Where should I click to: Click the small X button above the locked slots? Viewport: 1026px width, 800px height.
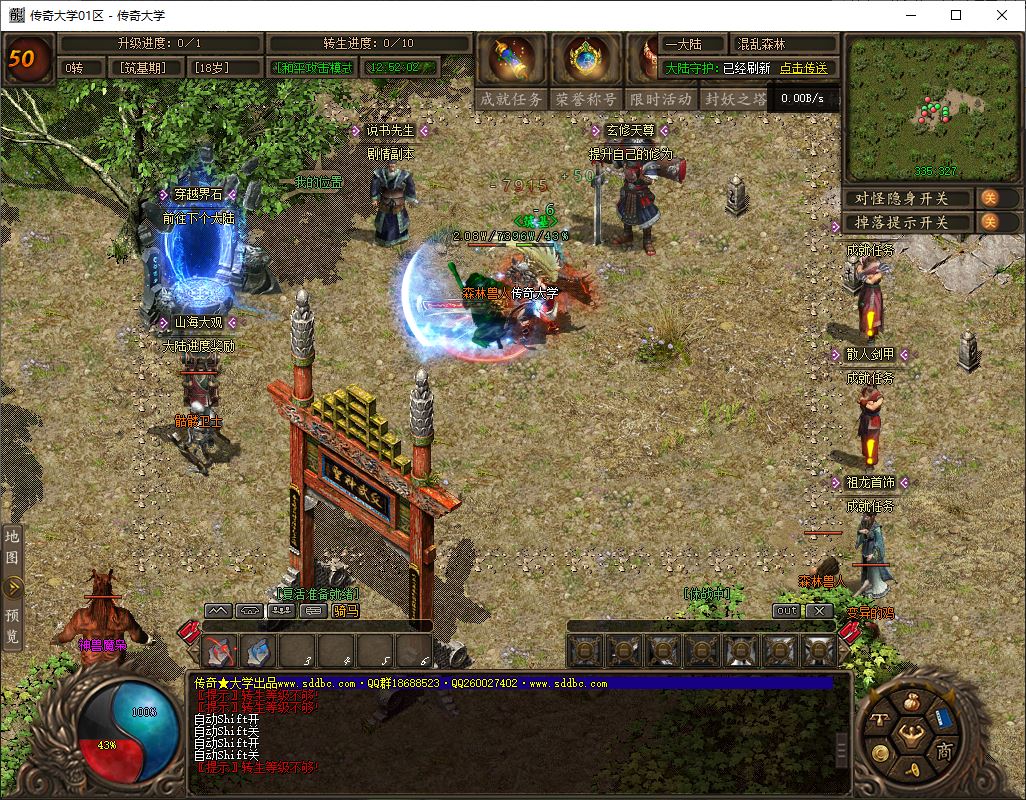click(x=819, y=610)
